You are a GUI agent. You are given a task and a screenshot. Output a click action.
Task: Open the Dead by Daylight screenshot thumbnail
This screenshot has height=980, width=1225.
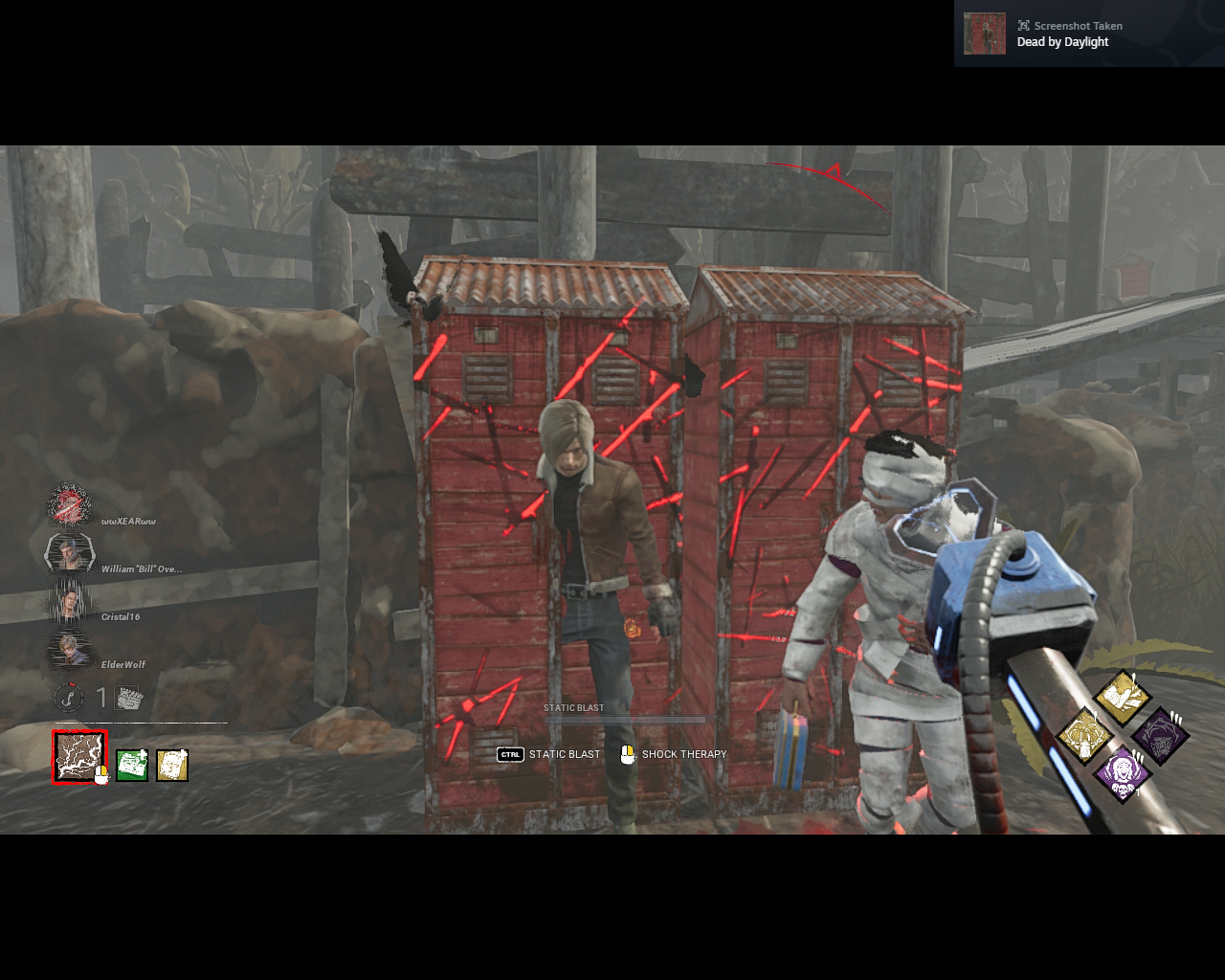coord(983,33)
